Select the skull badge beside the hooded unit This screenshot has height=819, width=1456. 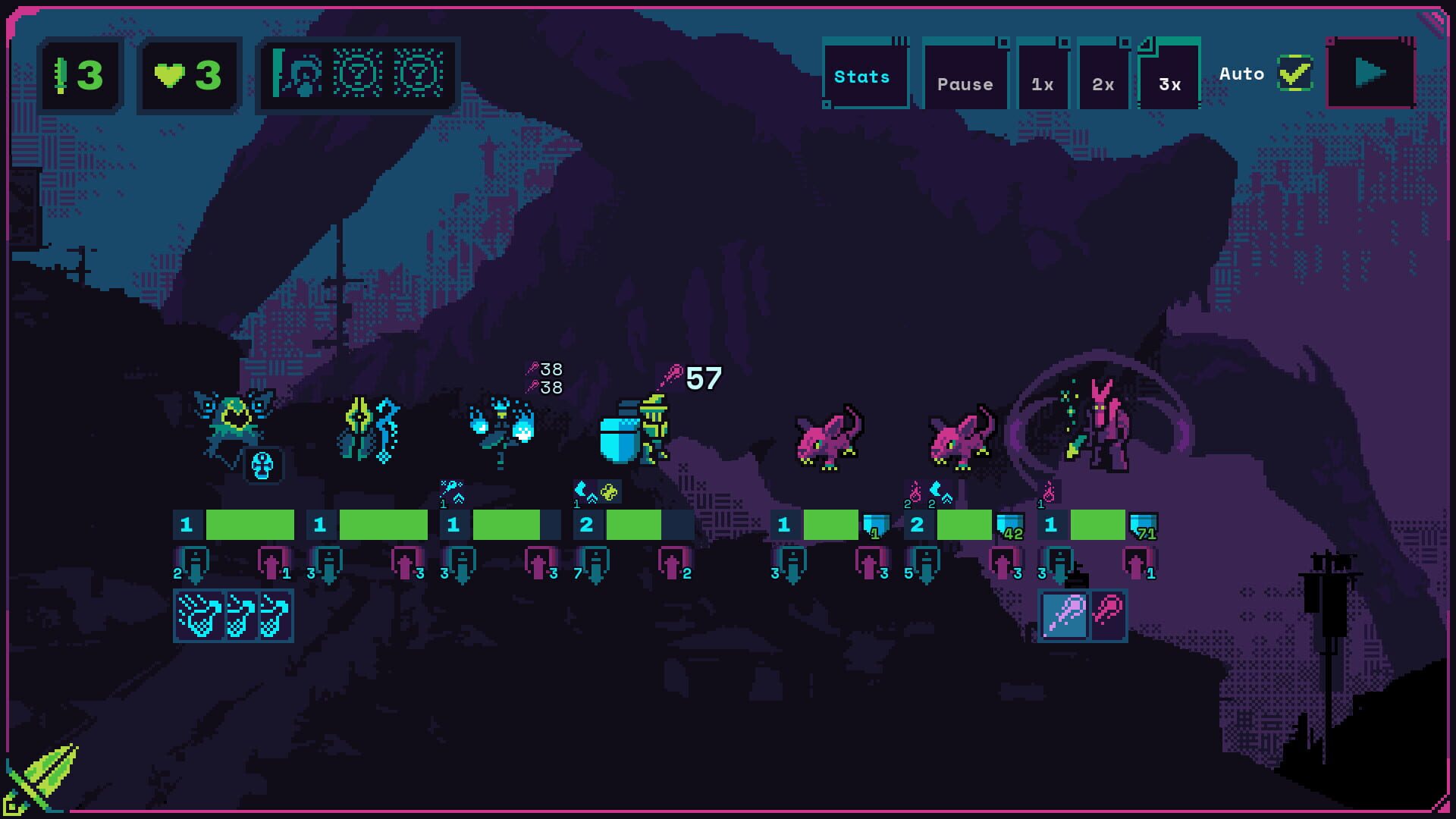261,466
